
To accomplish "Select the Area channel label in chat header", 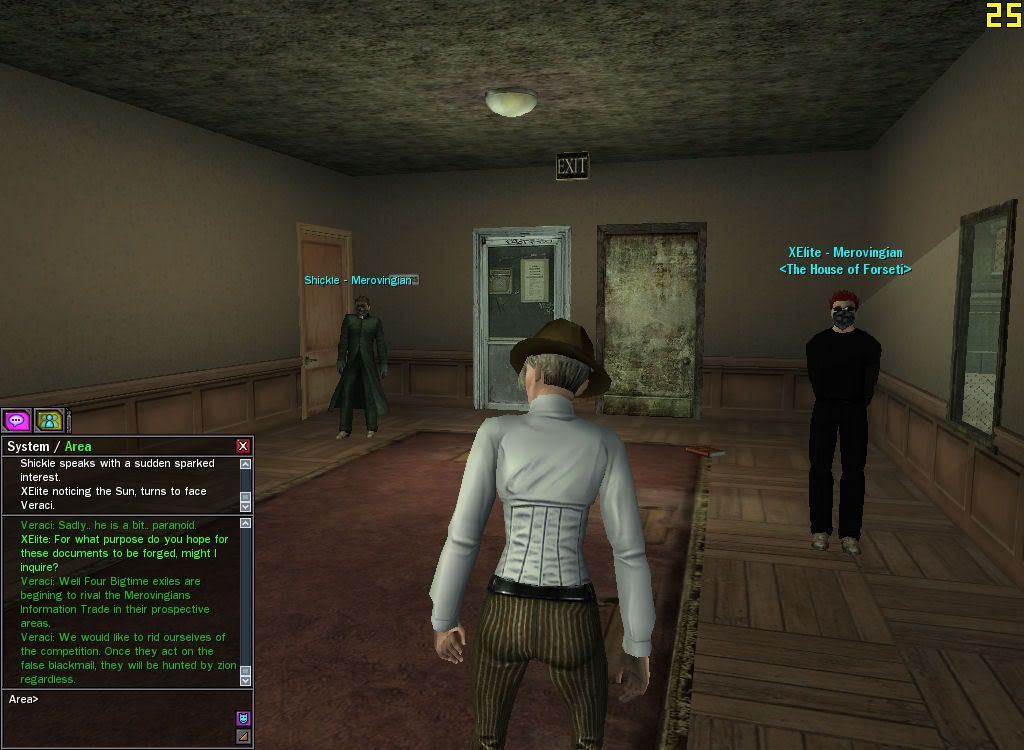I will tap(78, 447).
